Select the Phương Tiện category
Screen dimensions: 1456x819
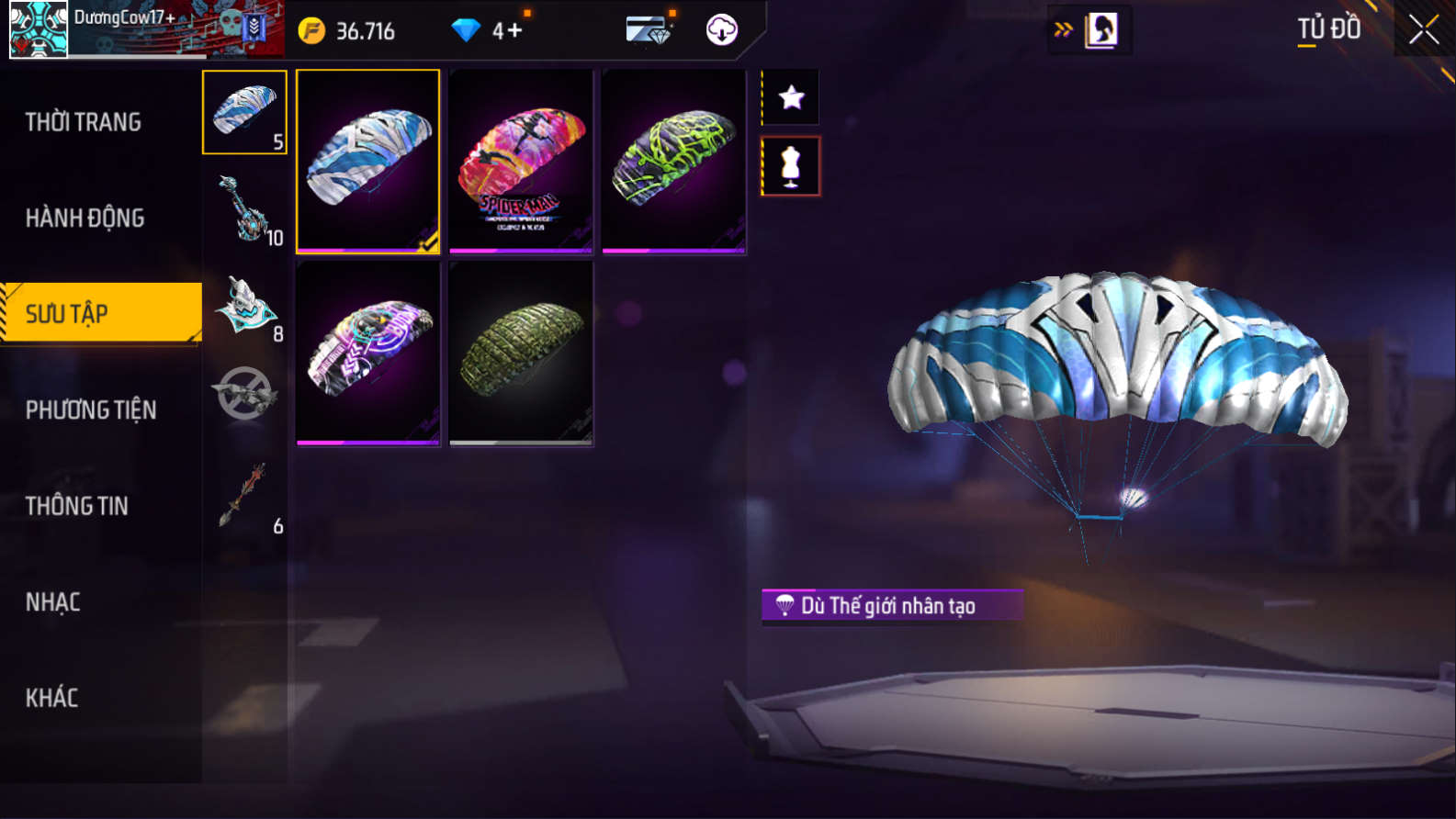point(91,410)
